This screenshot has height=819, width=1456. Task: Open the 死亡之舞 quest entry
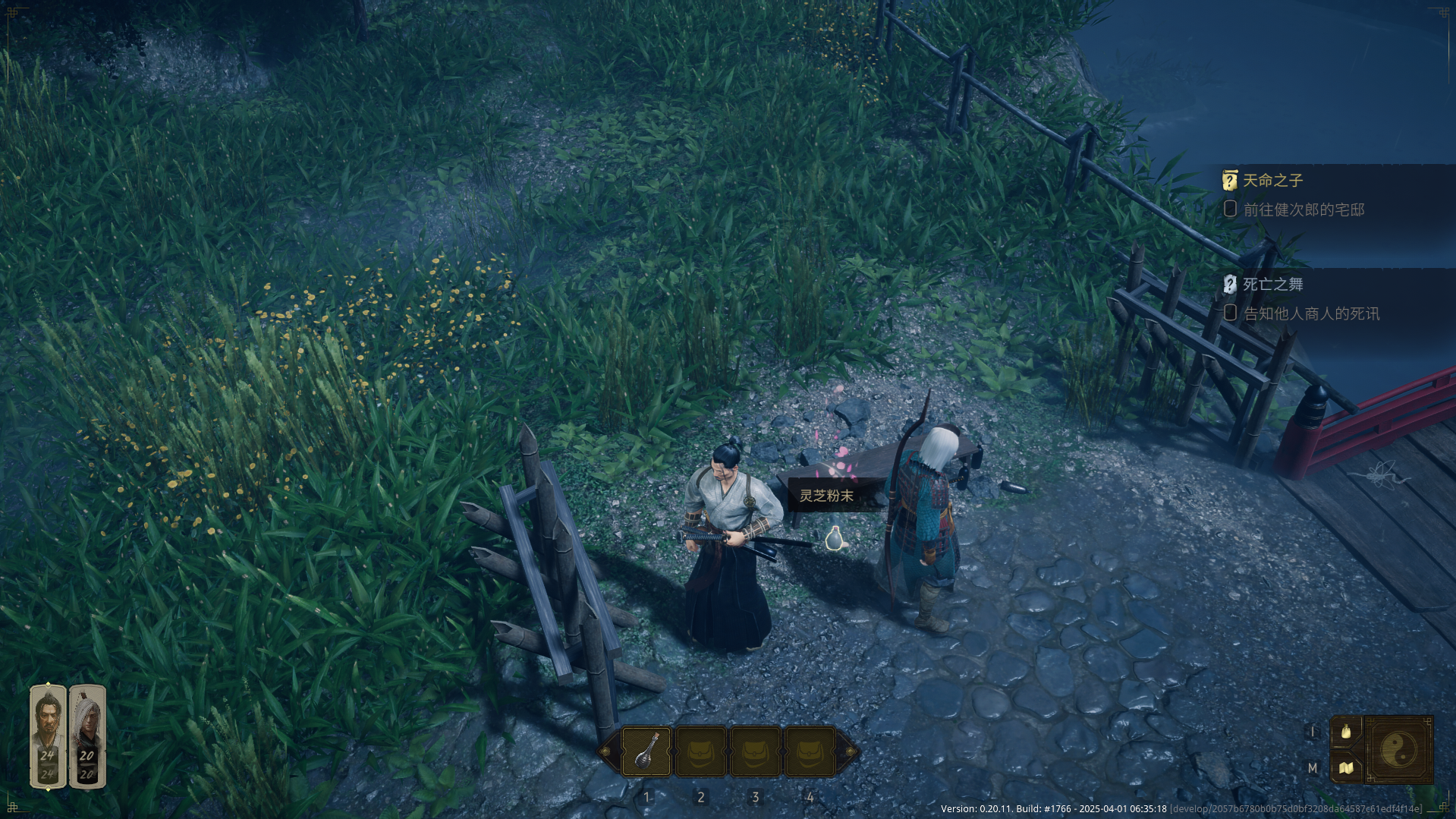[1272, 285]
